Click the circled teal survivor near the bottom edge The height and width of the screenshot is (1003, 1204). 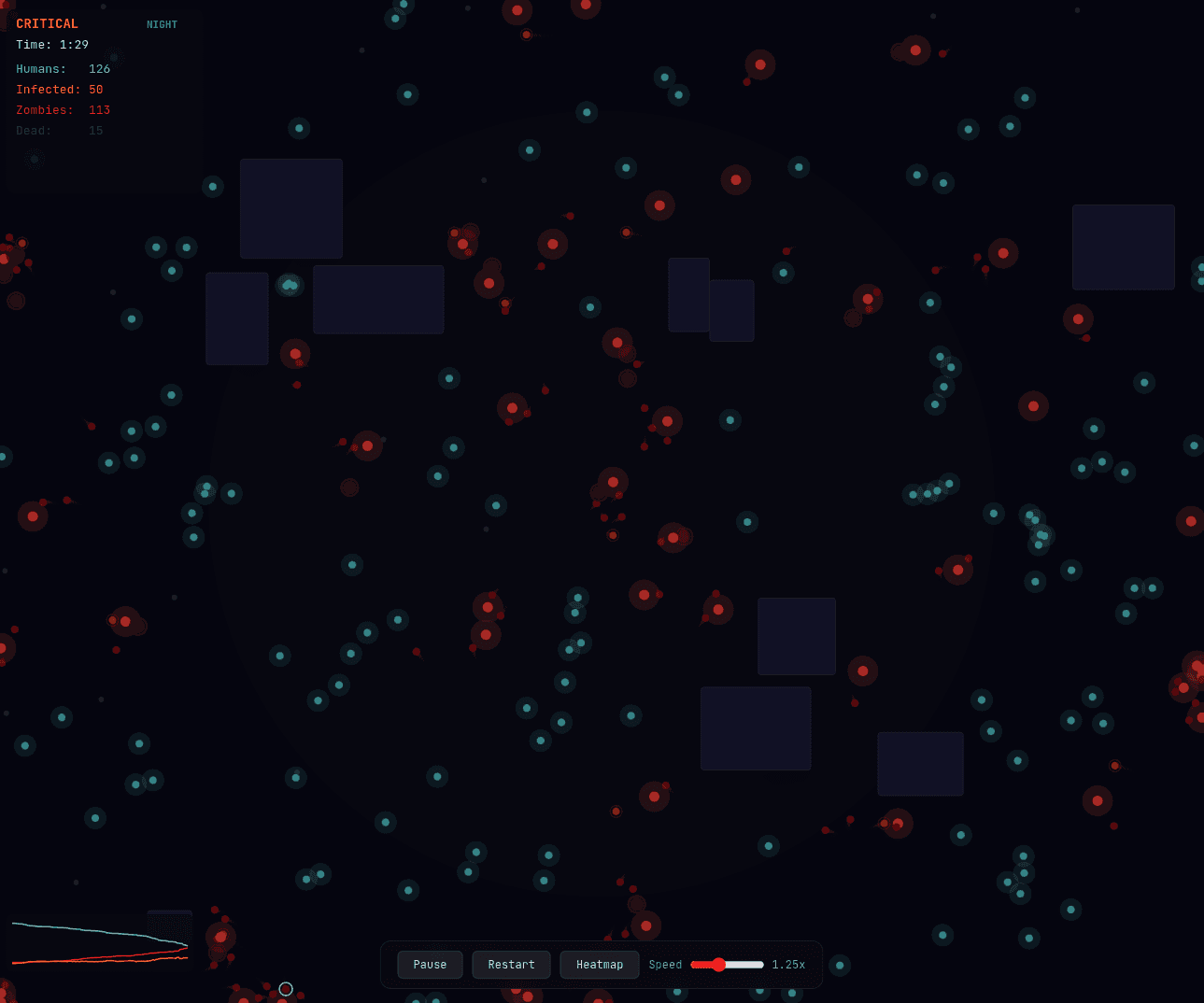point(285,988)
